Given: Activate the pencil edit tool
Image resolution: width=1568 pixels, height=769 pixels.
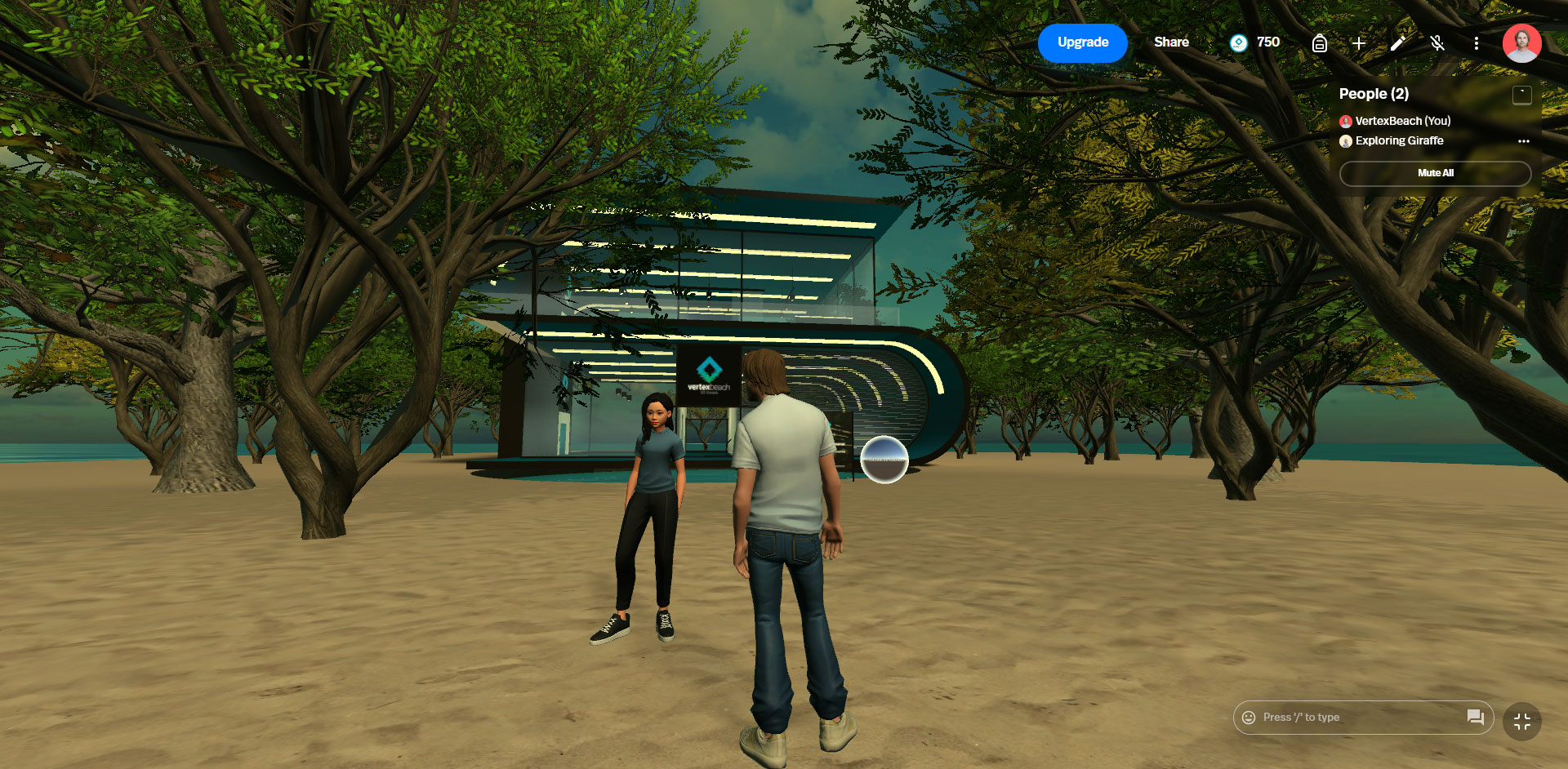Looking at the screenshot, I should 1397,43.
